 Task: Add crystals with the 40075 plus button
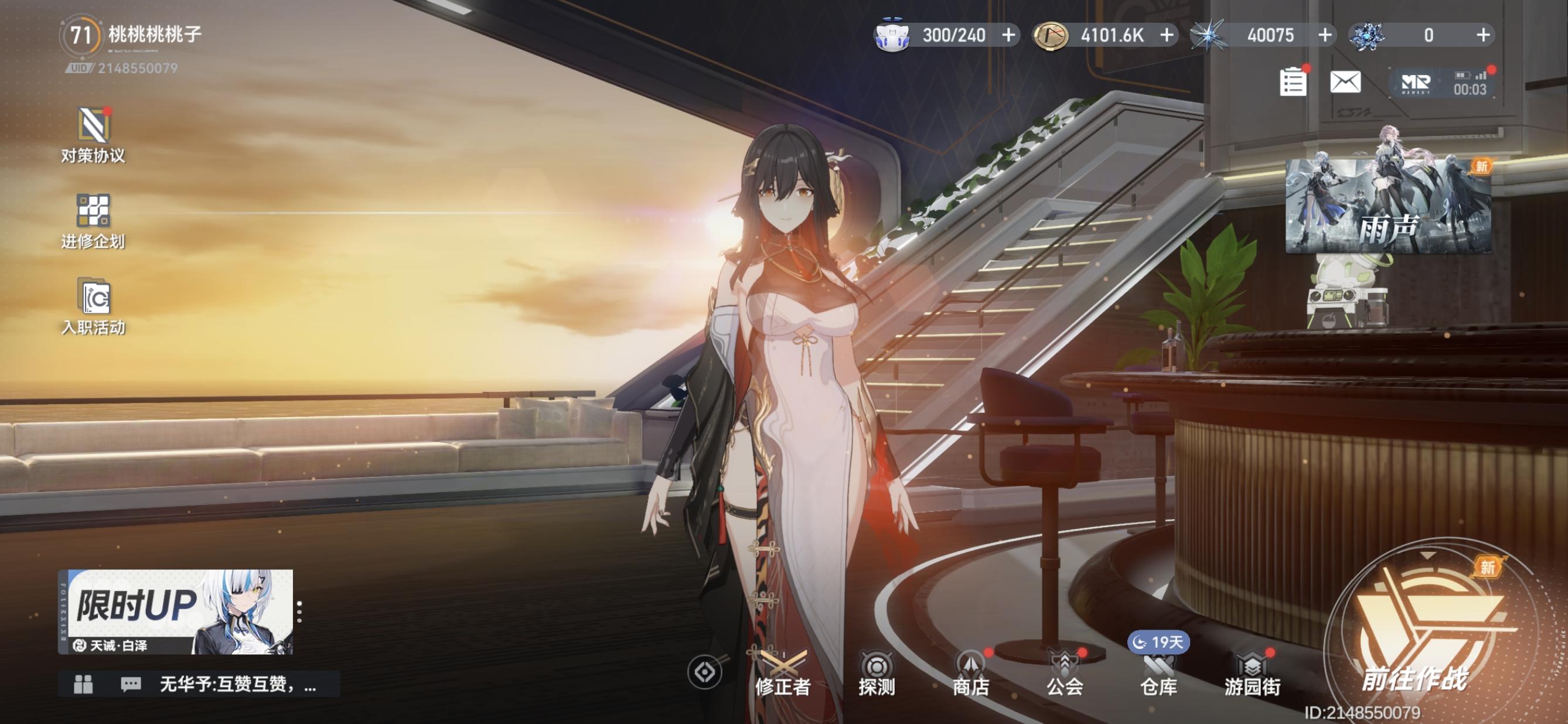1325,35
